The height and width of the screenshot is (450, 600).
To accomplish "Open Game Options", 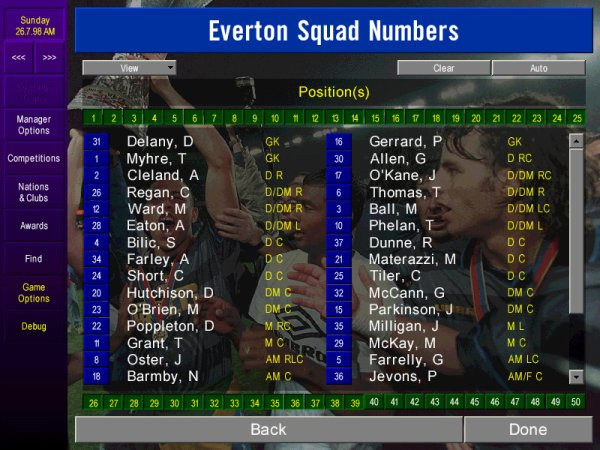I will pos(33,292).
